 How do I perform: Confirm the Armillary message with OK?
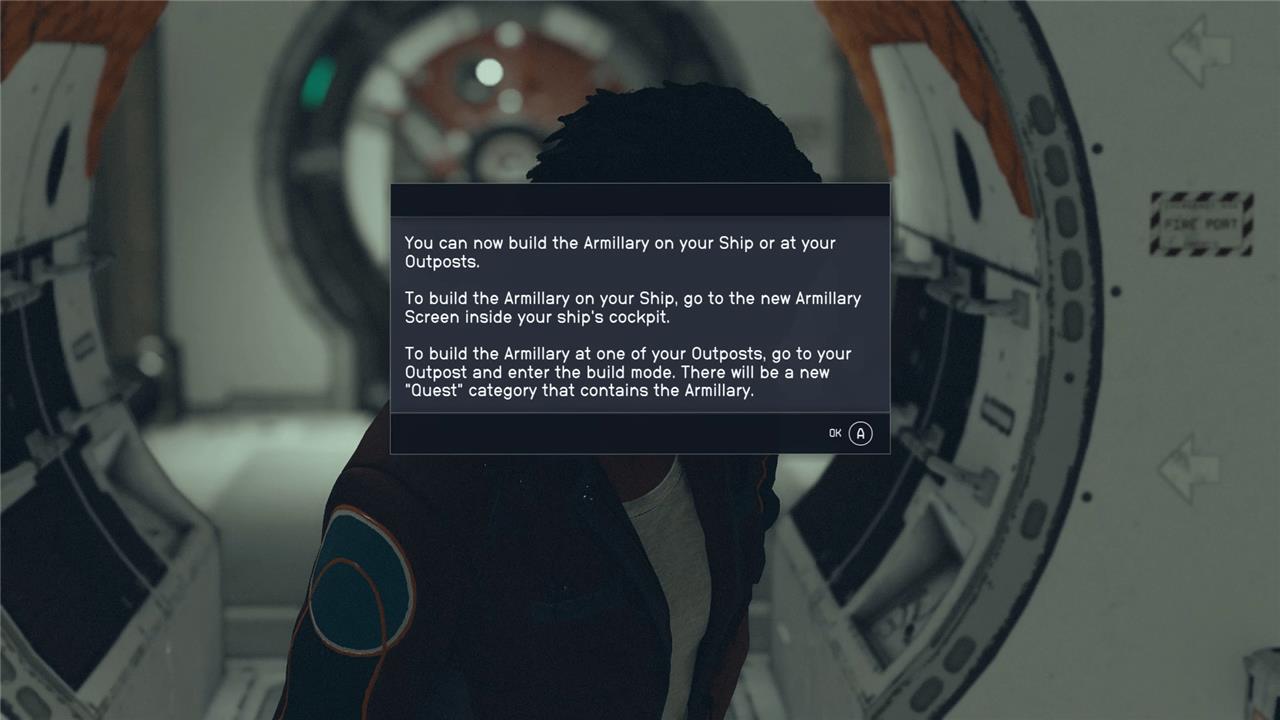click(x=851, y=433)
